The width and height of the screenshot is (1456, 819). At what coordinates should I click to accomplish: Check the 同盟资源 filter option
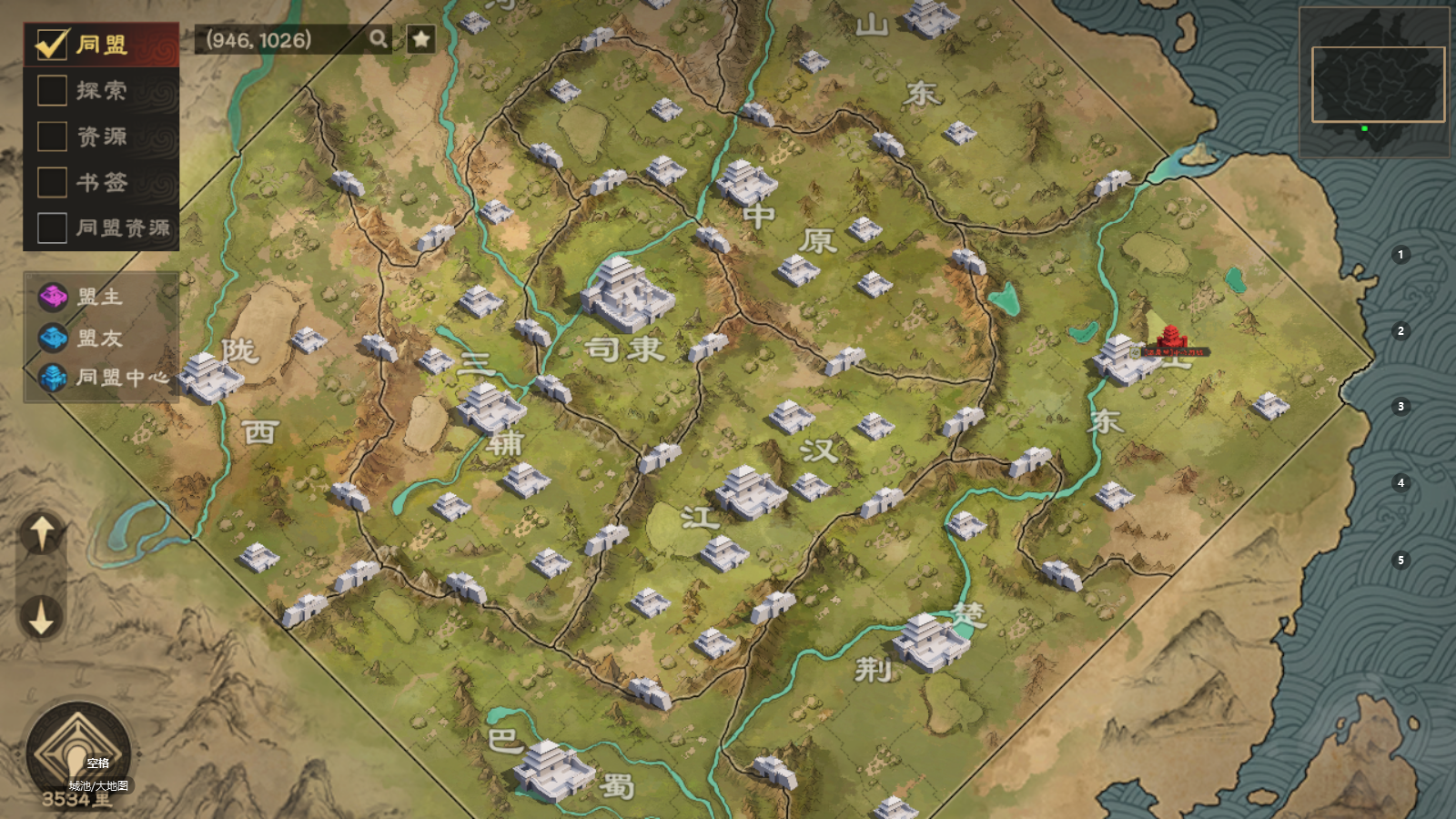click(52, 227)
